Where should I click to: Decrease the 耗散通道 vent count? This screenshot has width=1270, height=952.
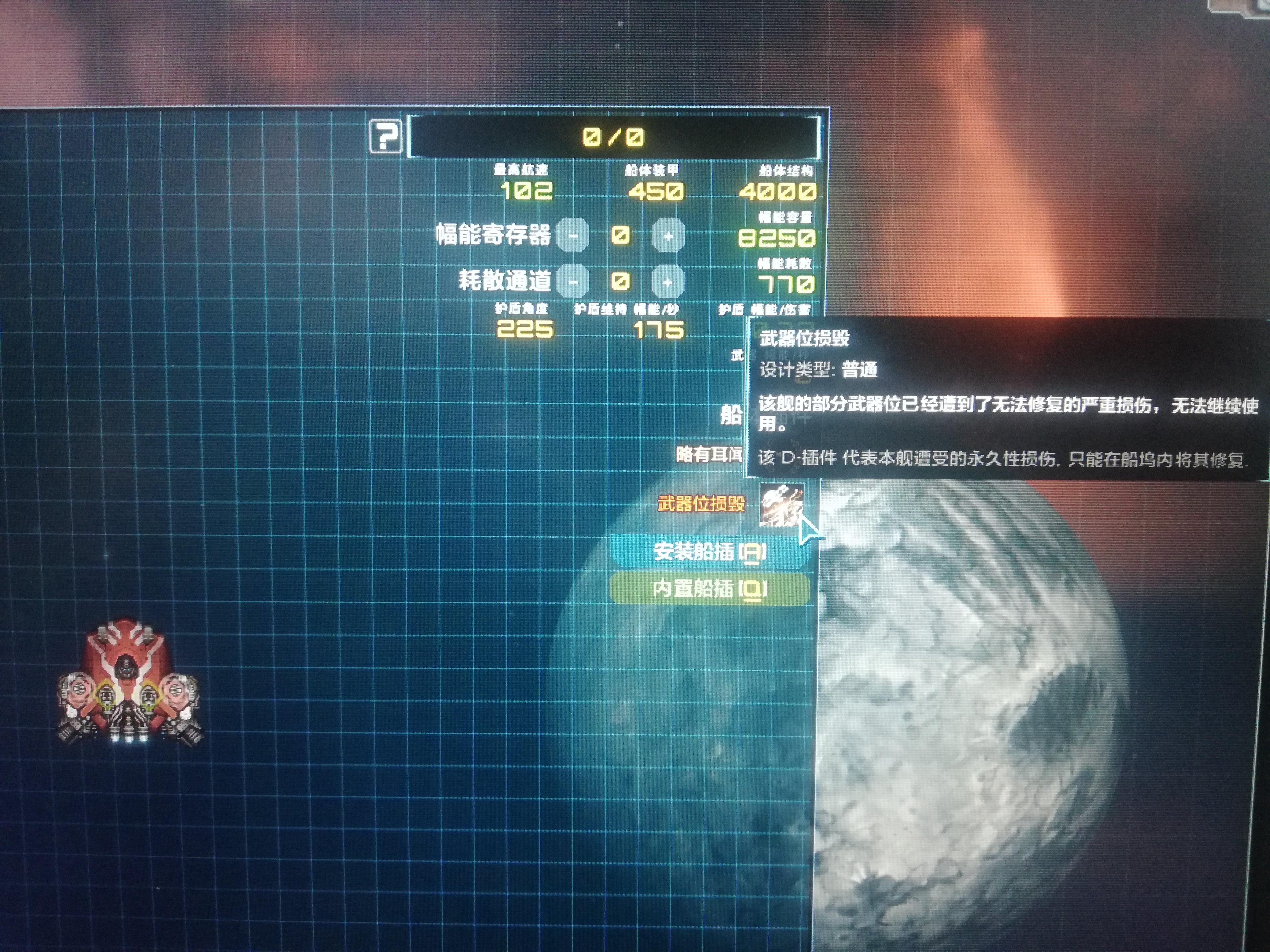572,282
